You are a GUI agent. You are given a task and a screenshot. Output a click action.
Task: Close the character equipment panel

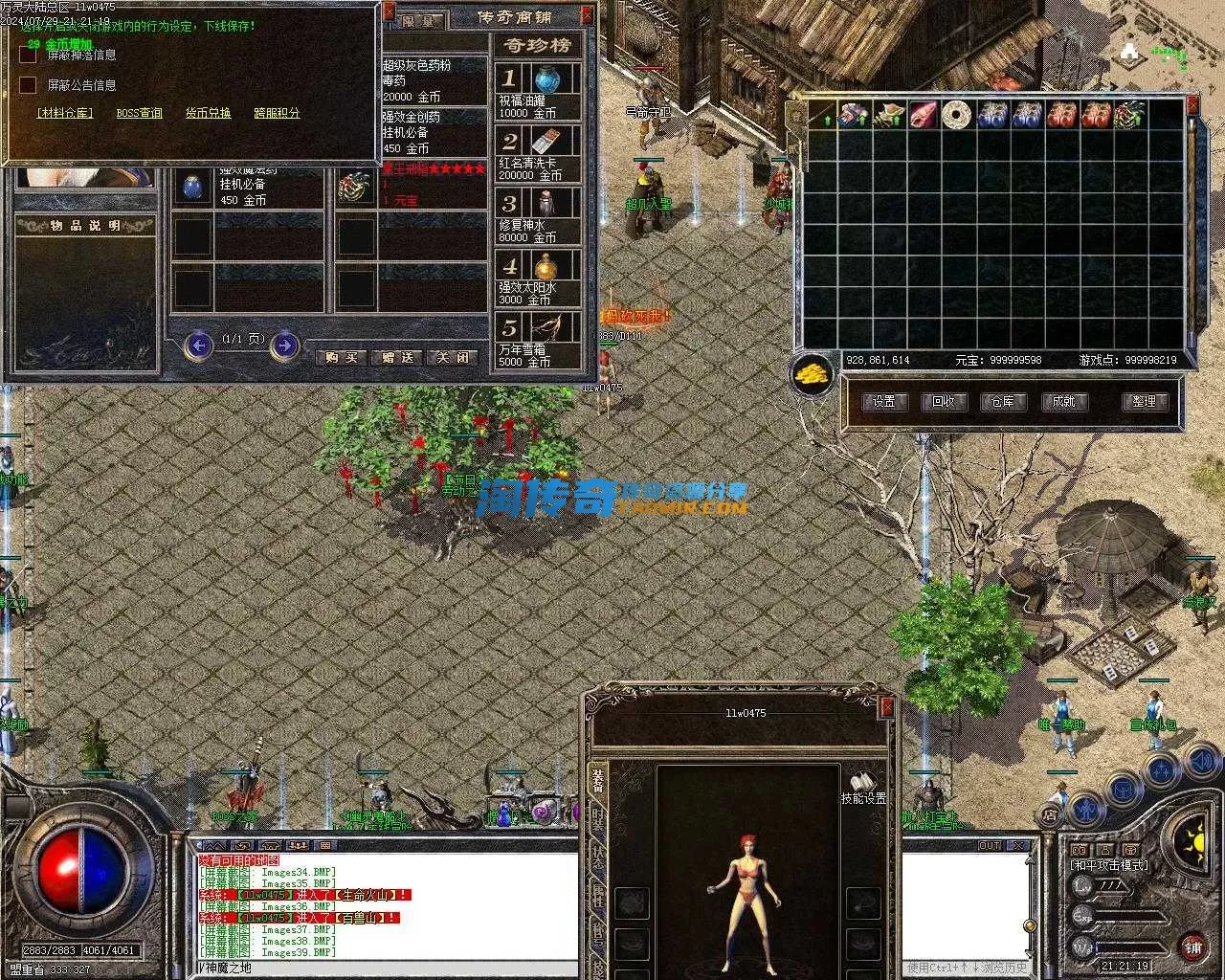[887, 706]
